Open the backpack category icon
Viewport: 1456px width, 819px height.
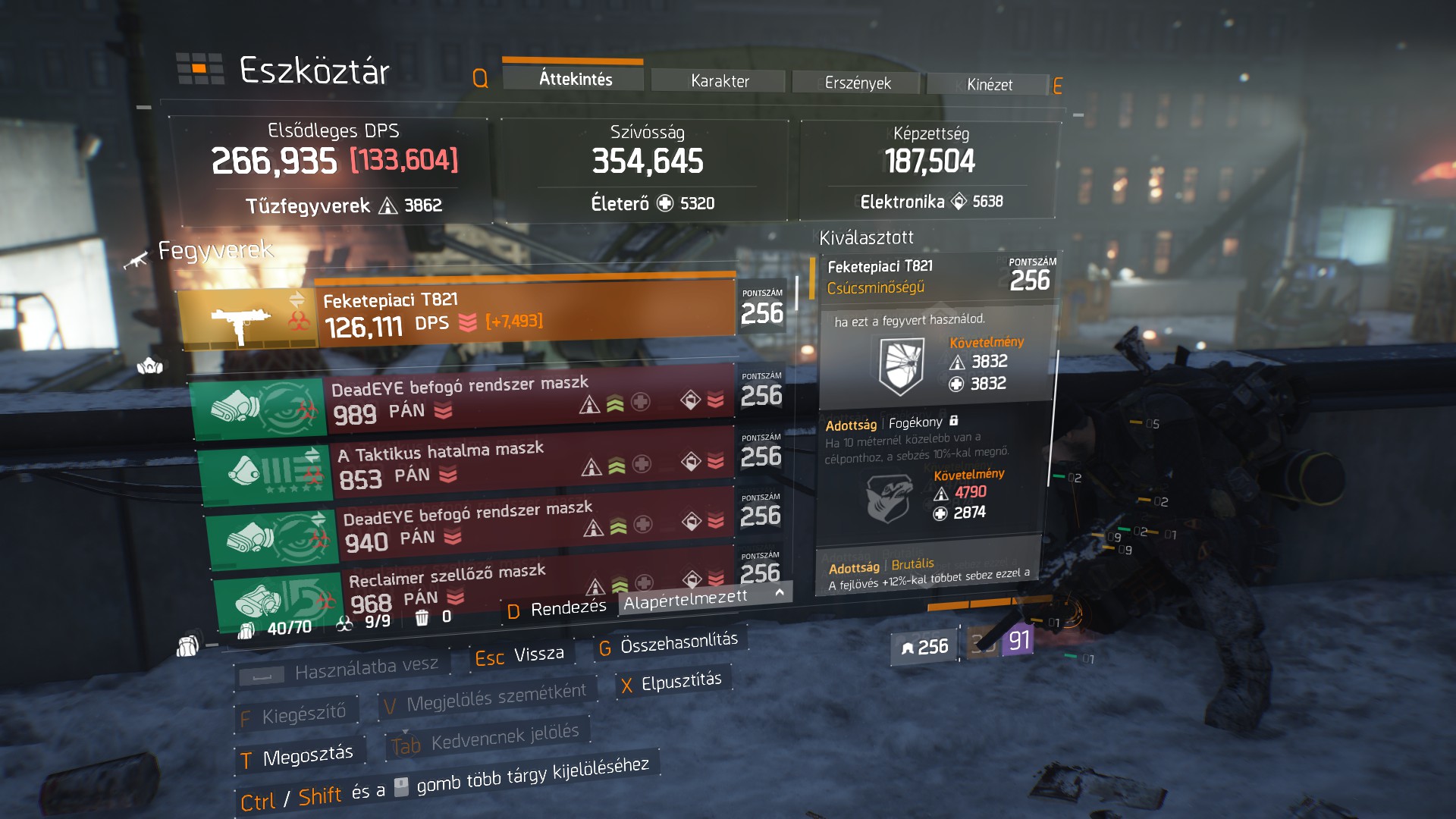(187, 646)
